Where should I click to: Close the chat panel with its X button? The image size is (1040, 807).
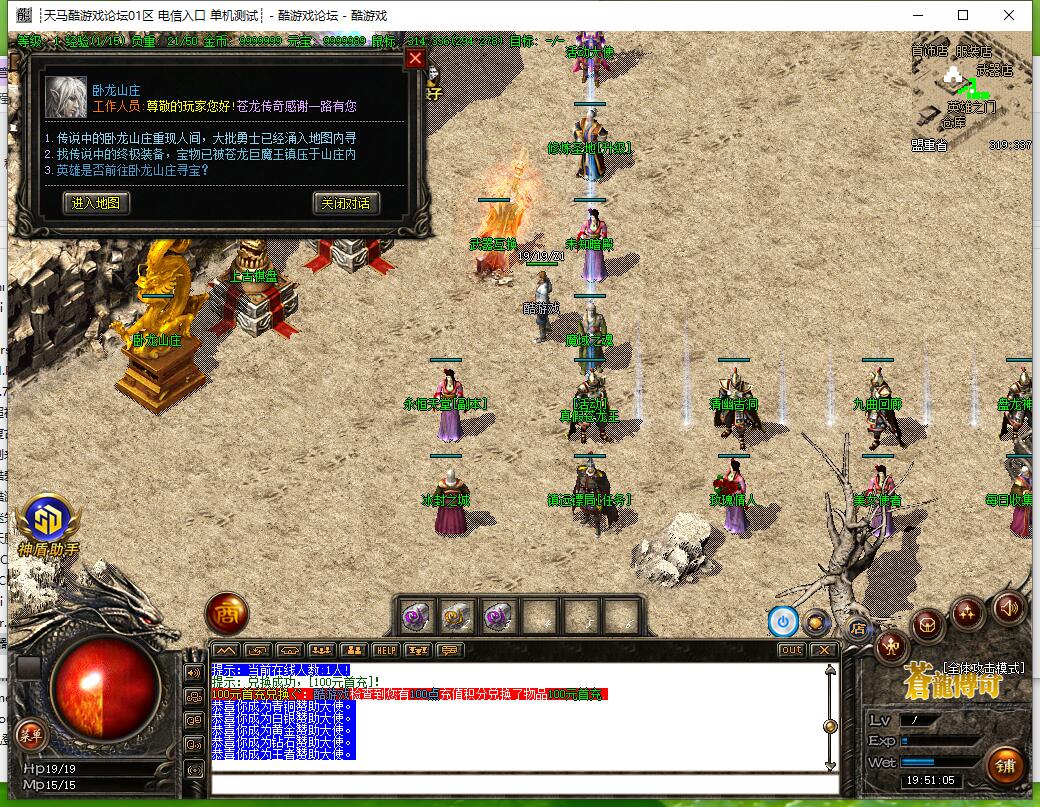pos(823,650)
